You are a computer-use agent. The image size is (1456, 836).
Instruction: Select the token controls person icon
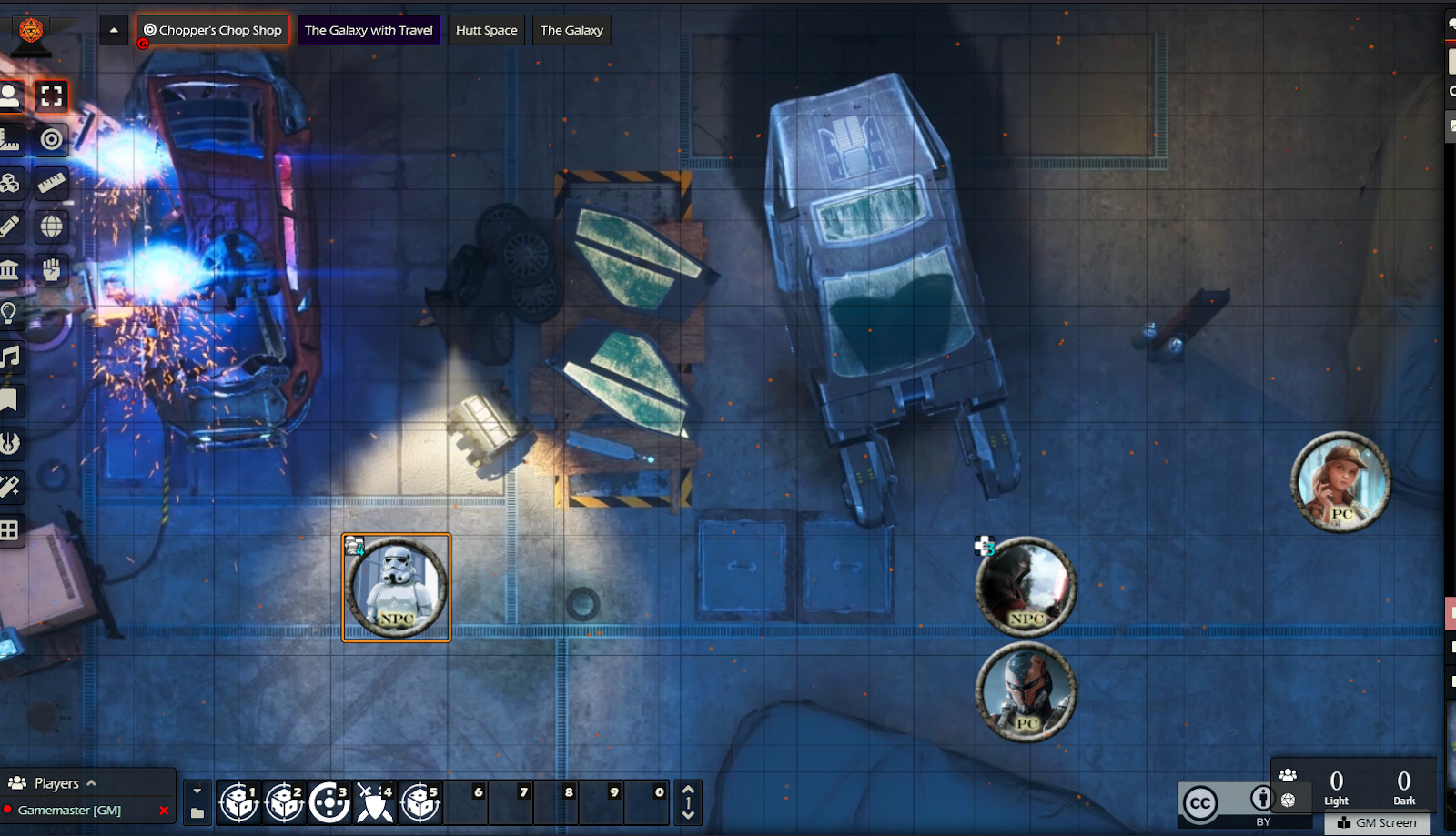(10, 96)
